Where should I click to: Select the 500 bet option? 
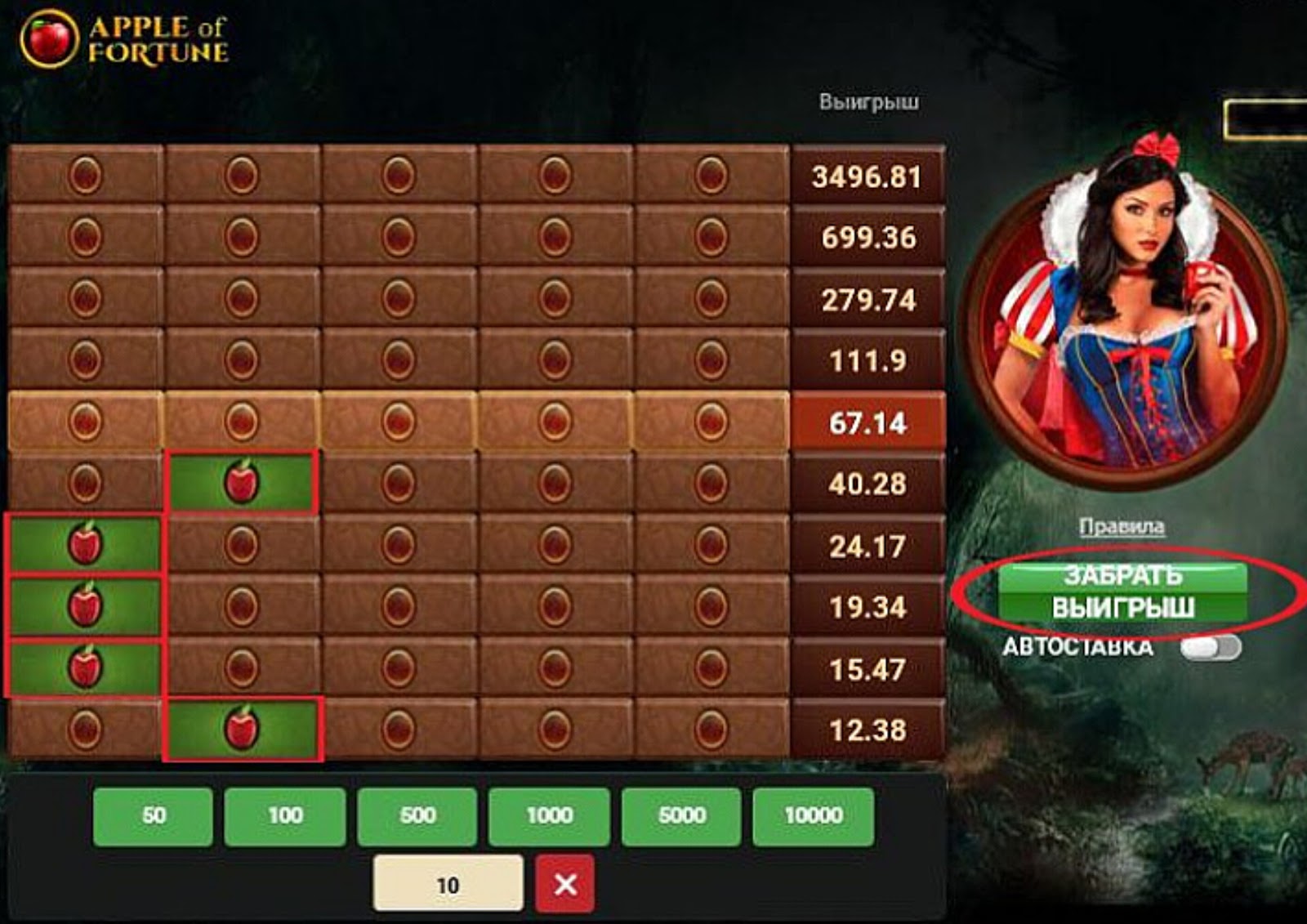tap(417, 815)
